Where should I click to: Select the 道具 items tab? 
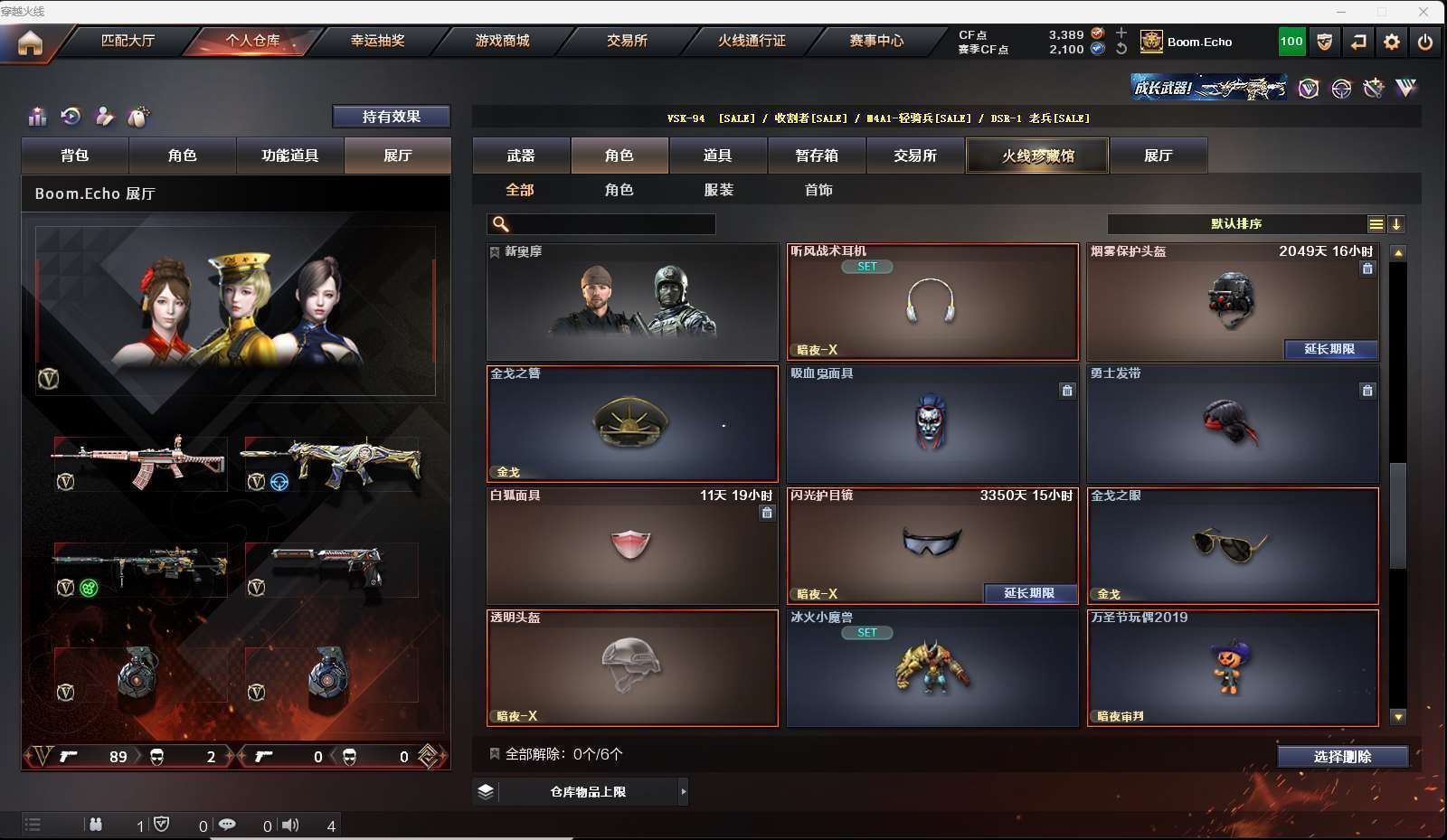pyautogui.click(x=718, y=156)
